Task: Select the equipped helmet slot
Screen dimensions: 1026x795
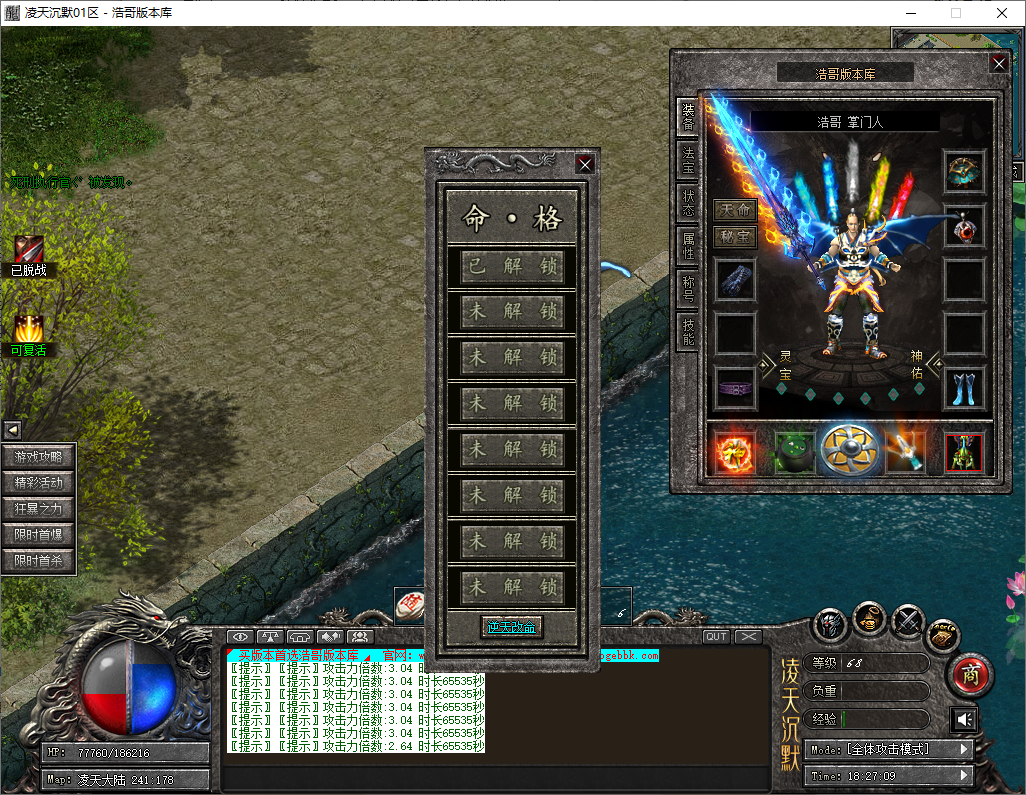Action: pos(965,171)
